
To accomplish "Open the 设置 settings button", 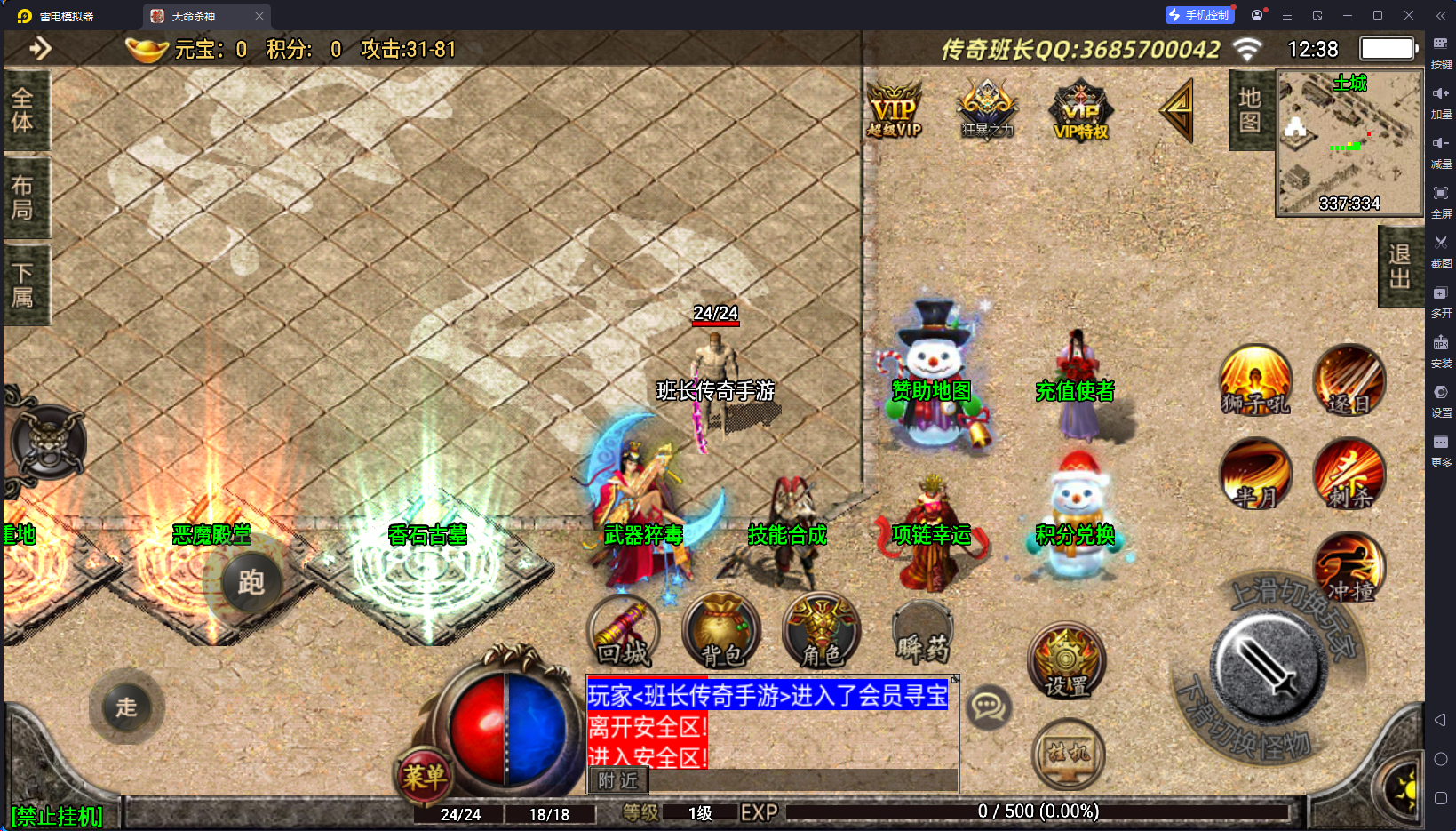I will [x=1067, y=662].
